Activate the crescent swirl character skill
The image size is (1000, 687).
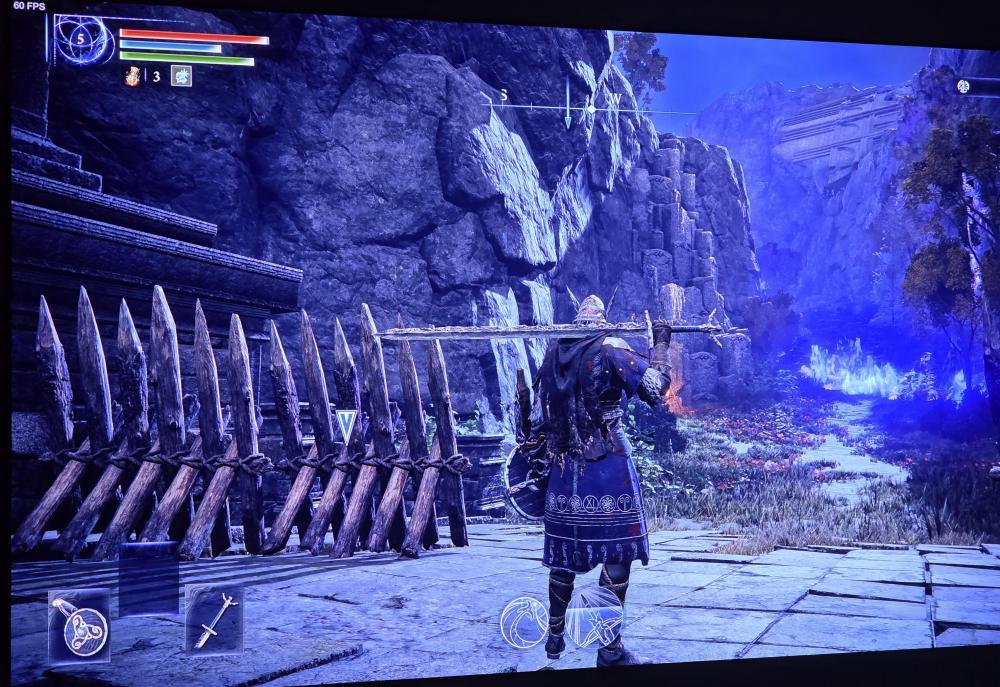click(525, 620)
